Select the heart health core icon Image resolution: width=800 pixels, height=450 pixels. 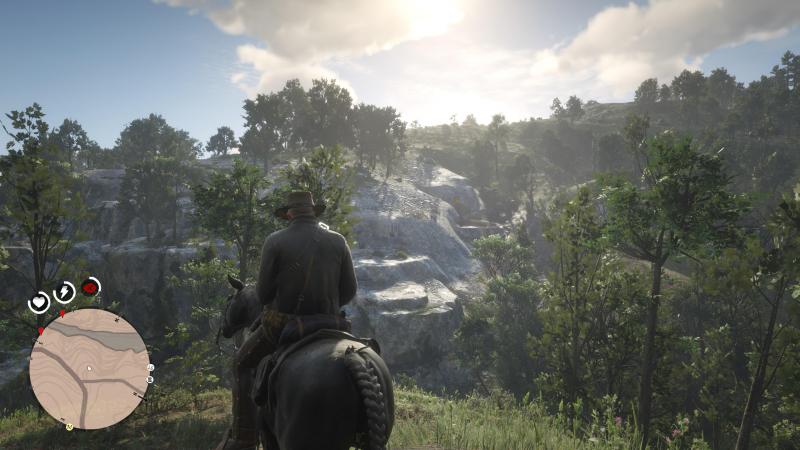click(39, 301)
